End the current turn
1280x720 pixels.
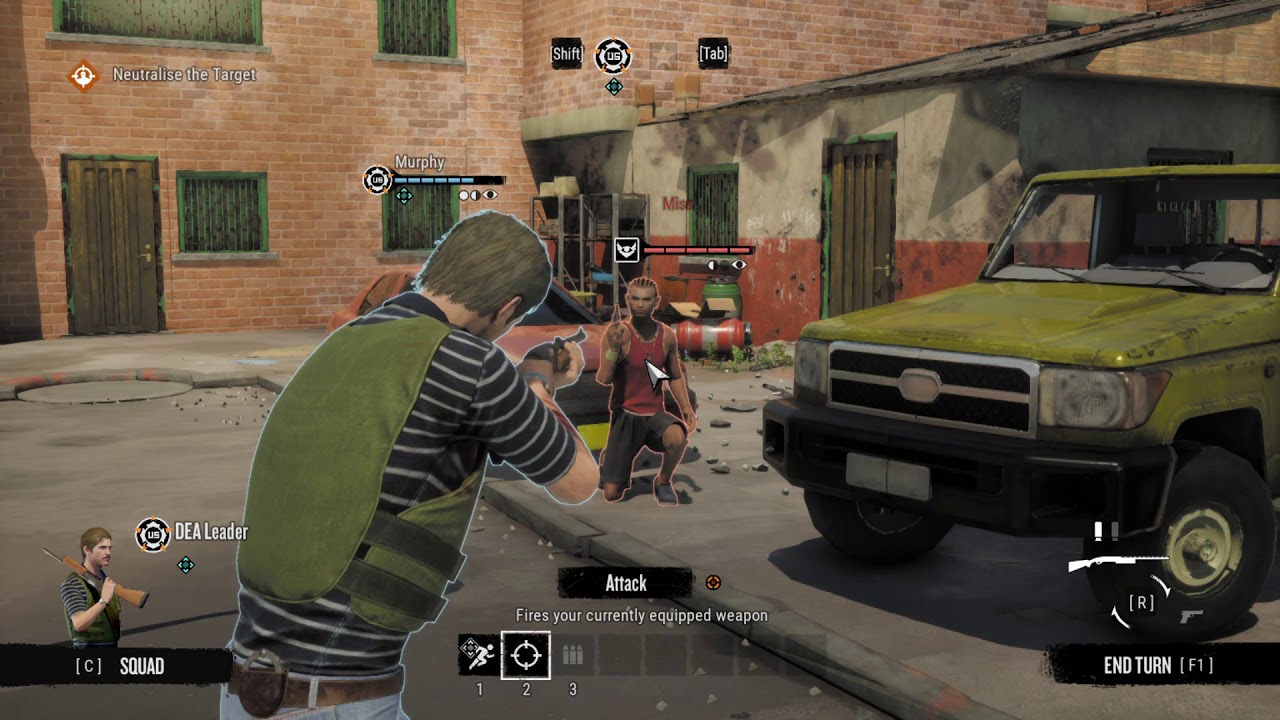1157,666
